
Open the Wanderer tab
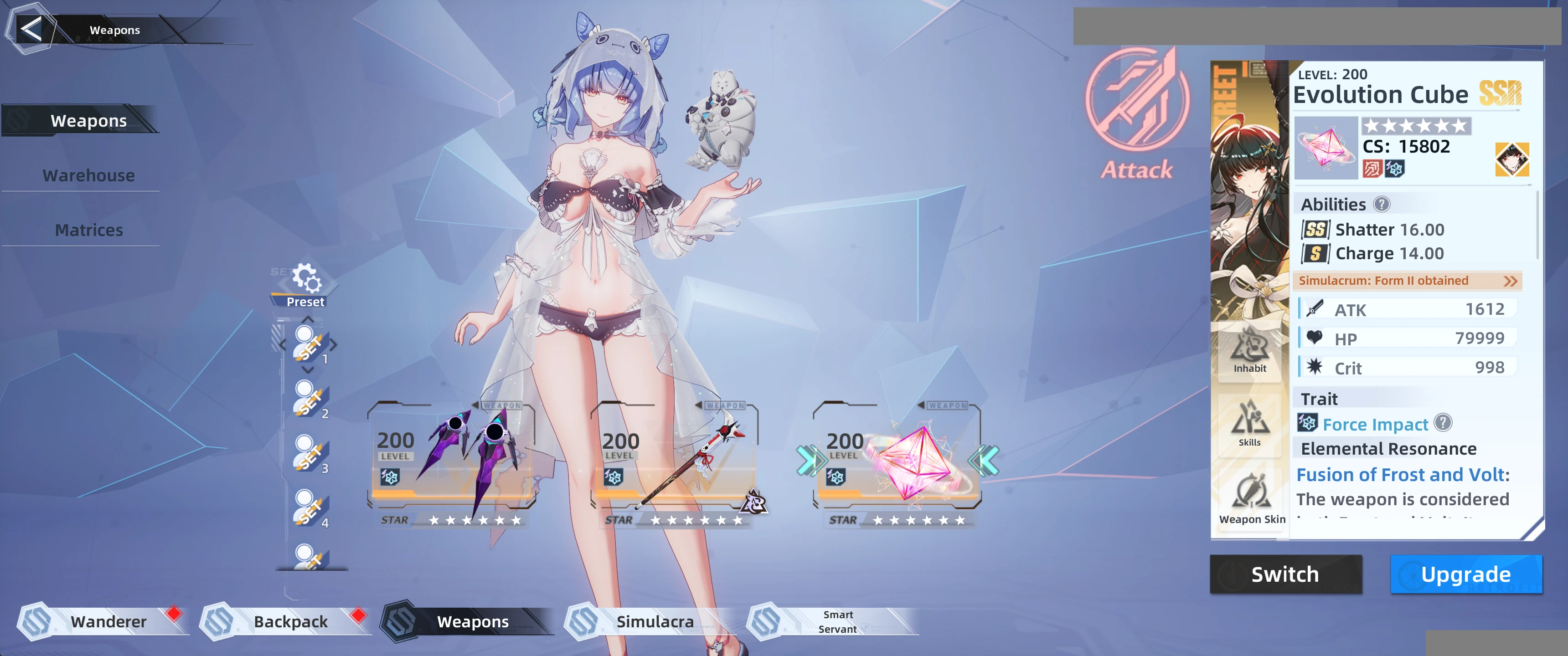(x=108, y=621)
